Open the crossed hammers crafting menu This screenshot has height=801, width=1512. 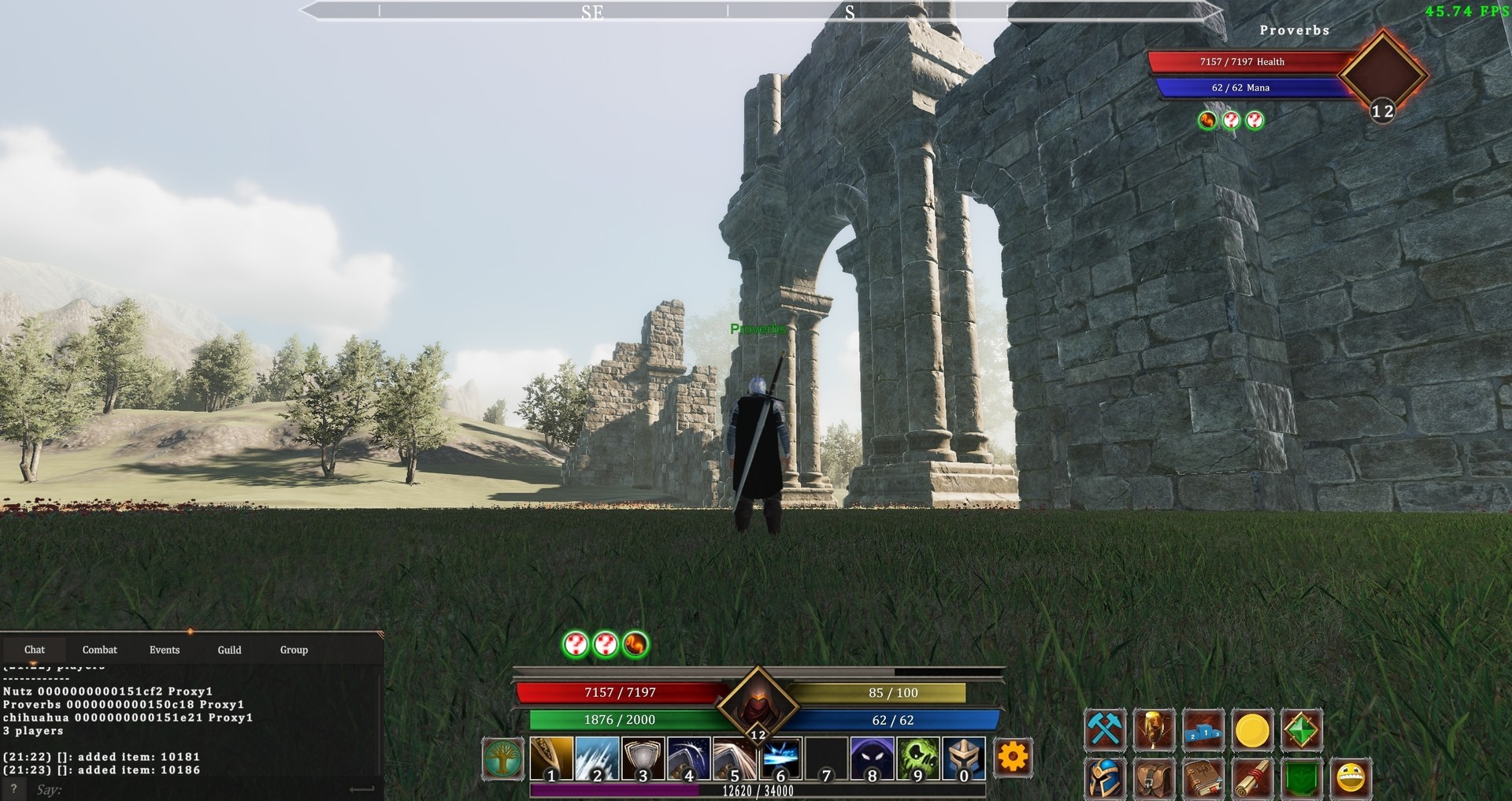click(x=1105, y=730)
